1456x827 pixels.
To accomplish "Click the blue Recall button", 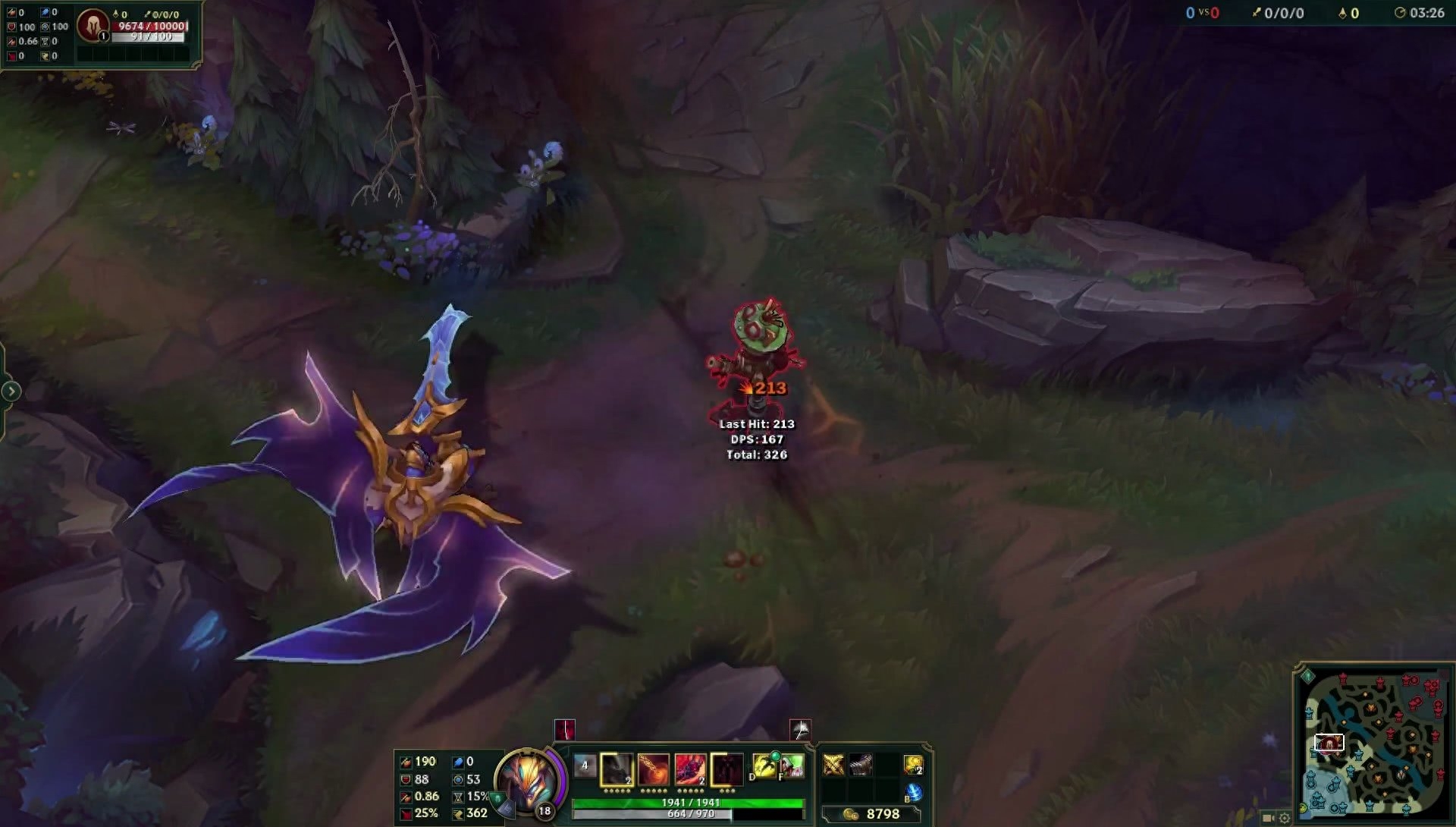I will [914, 792].
